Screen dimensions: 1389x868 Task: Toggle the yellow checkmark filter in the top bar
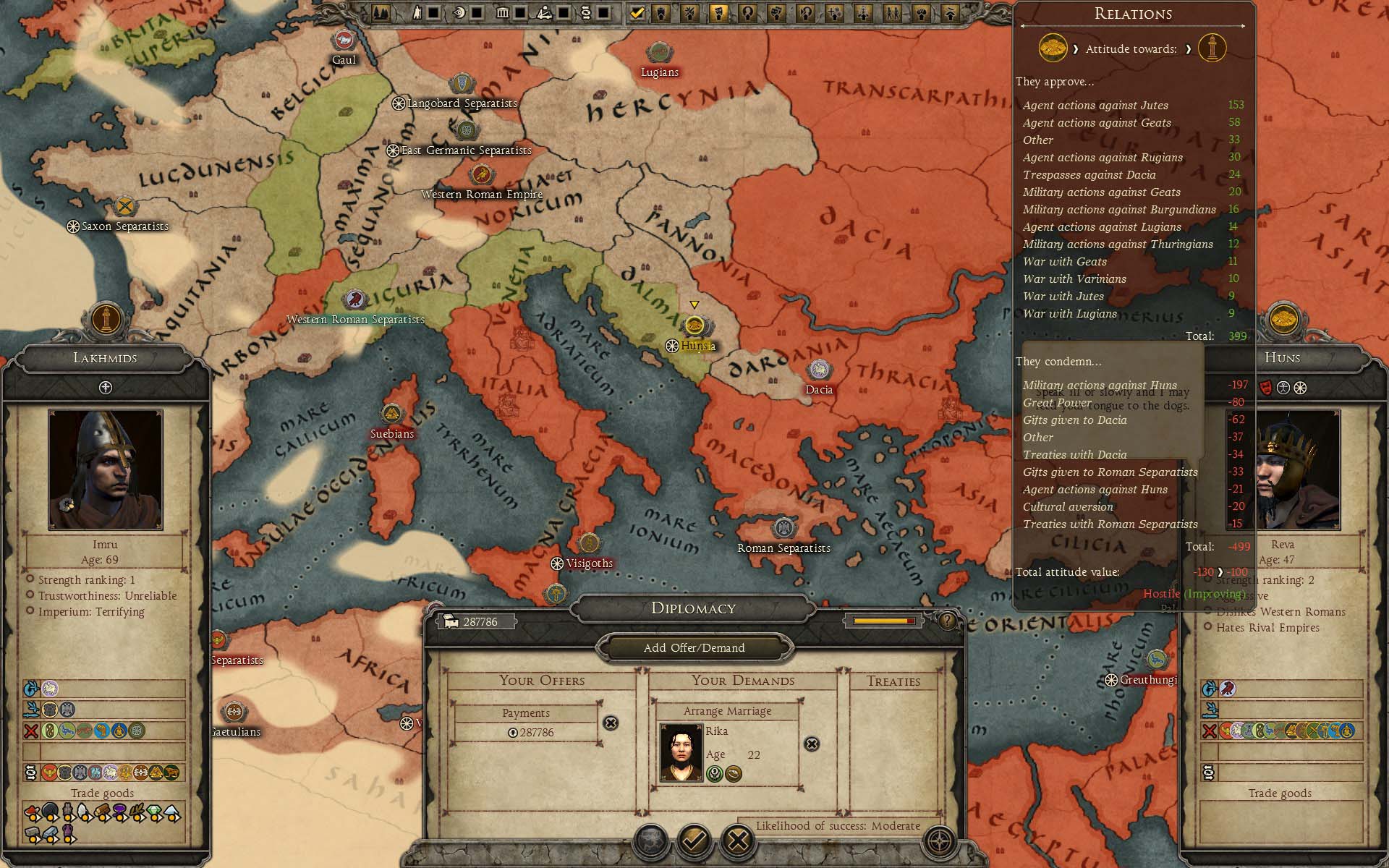pyautogui.click(x=637, y=12)
